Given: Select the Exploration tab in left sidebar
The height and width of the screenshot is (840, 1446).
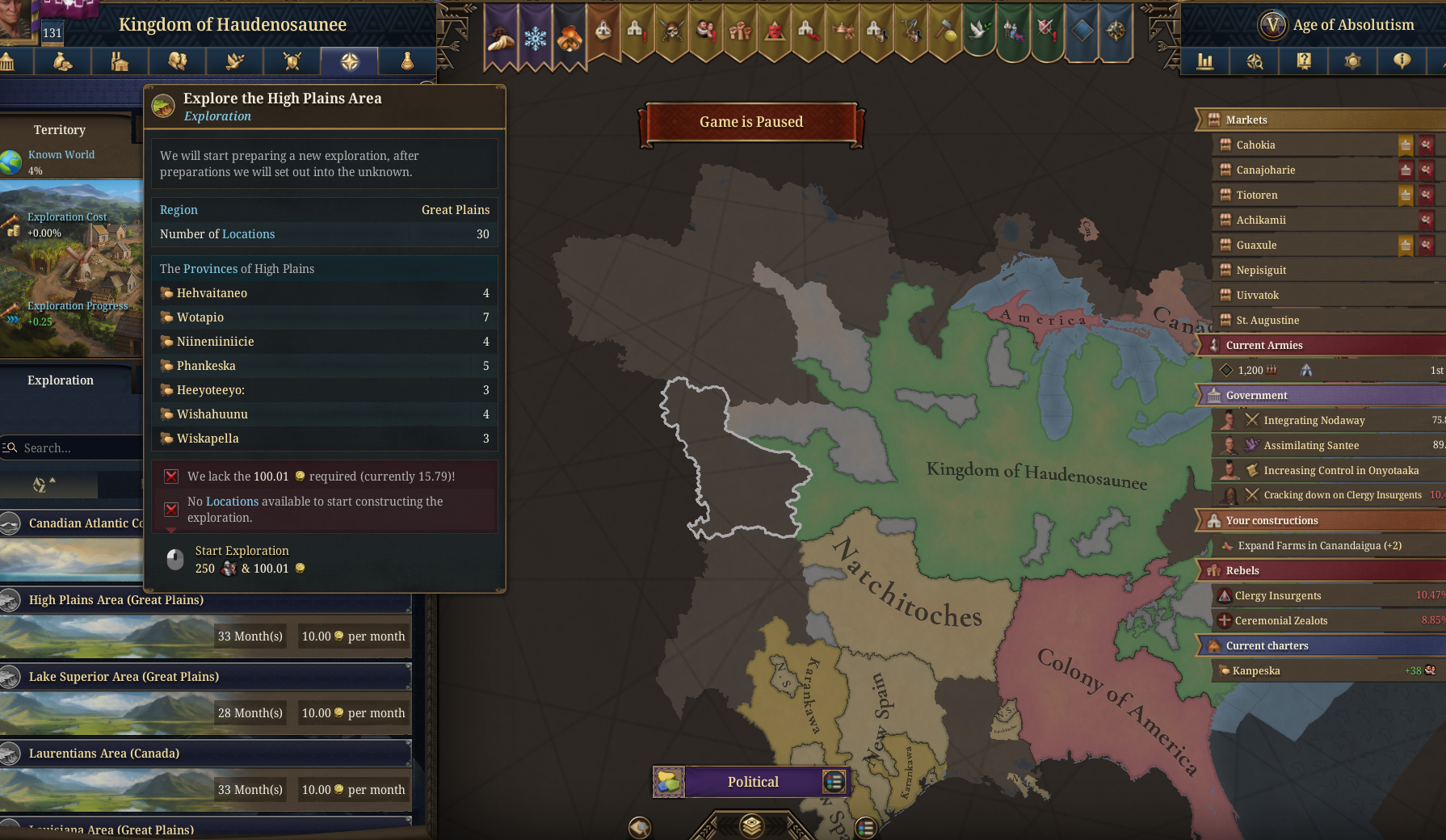Looking at the screenshot, I should point(61,380).
